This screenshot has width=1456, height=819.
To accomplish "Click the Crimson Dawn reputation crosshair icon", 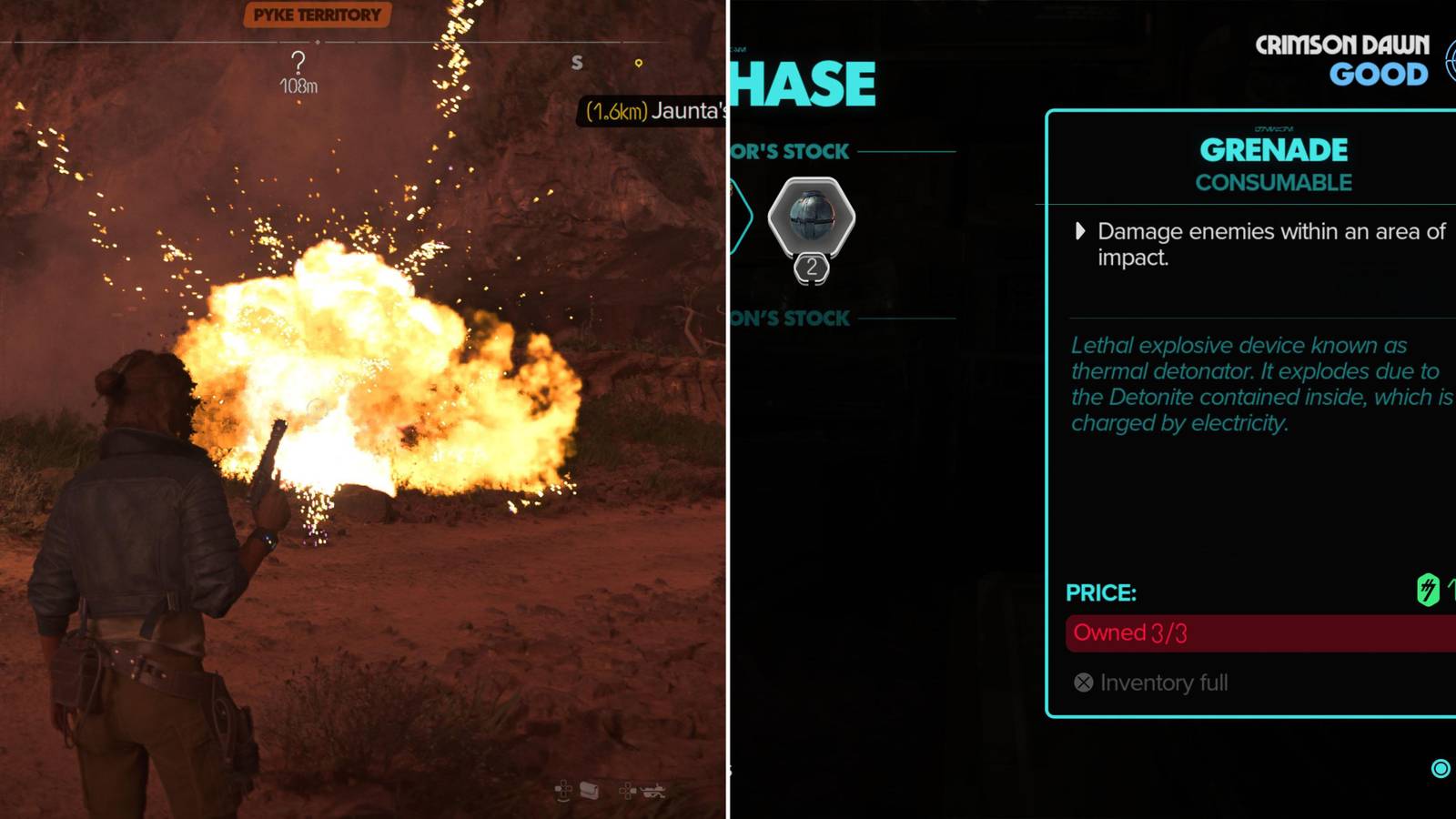I will [1451, 59].
